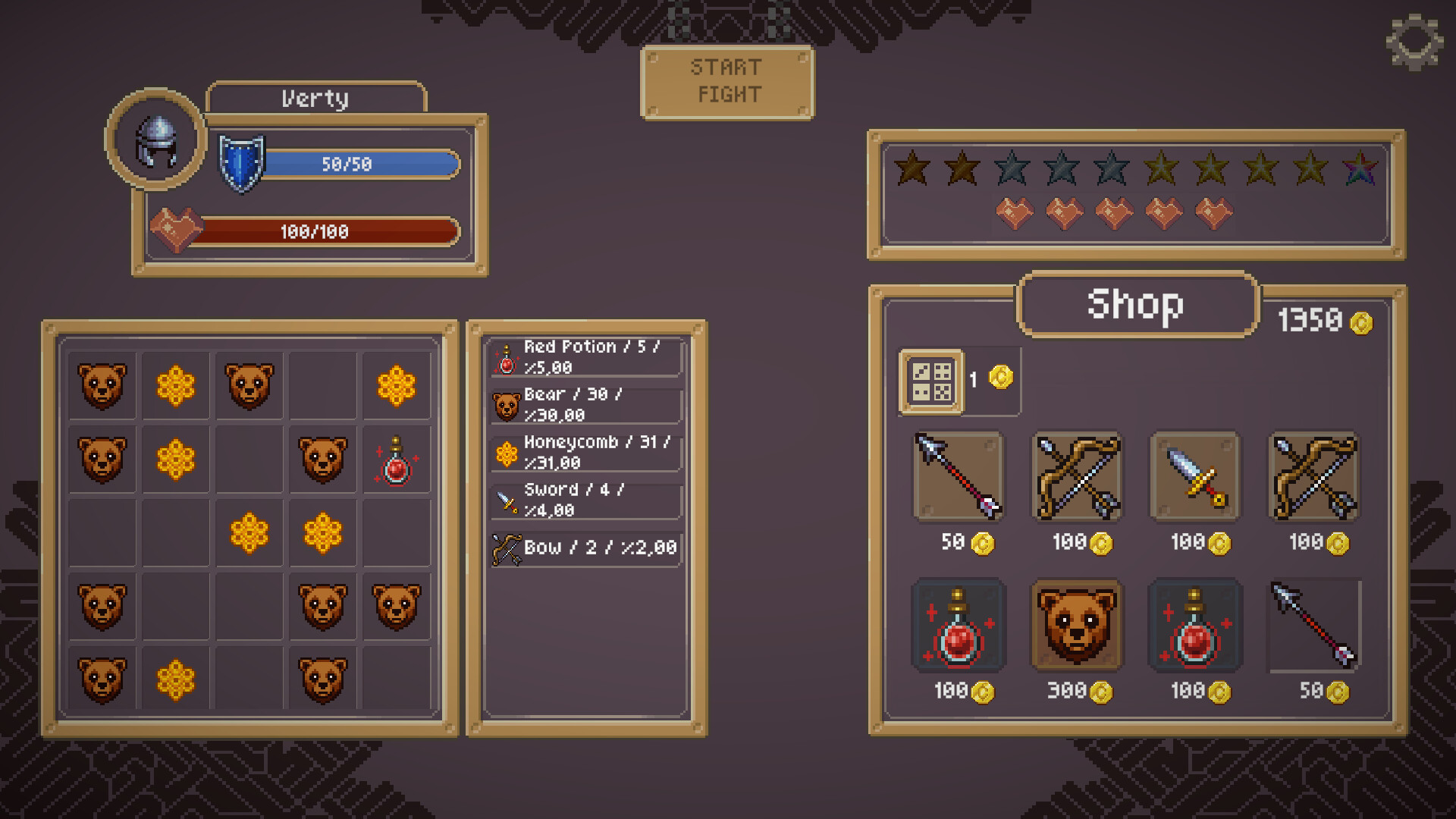The height and width of the screenshot is (819, 1456).
Task: Open the Bear / 30 entry in the item list
Action: coord(584,404)
